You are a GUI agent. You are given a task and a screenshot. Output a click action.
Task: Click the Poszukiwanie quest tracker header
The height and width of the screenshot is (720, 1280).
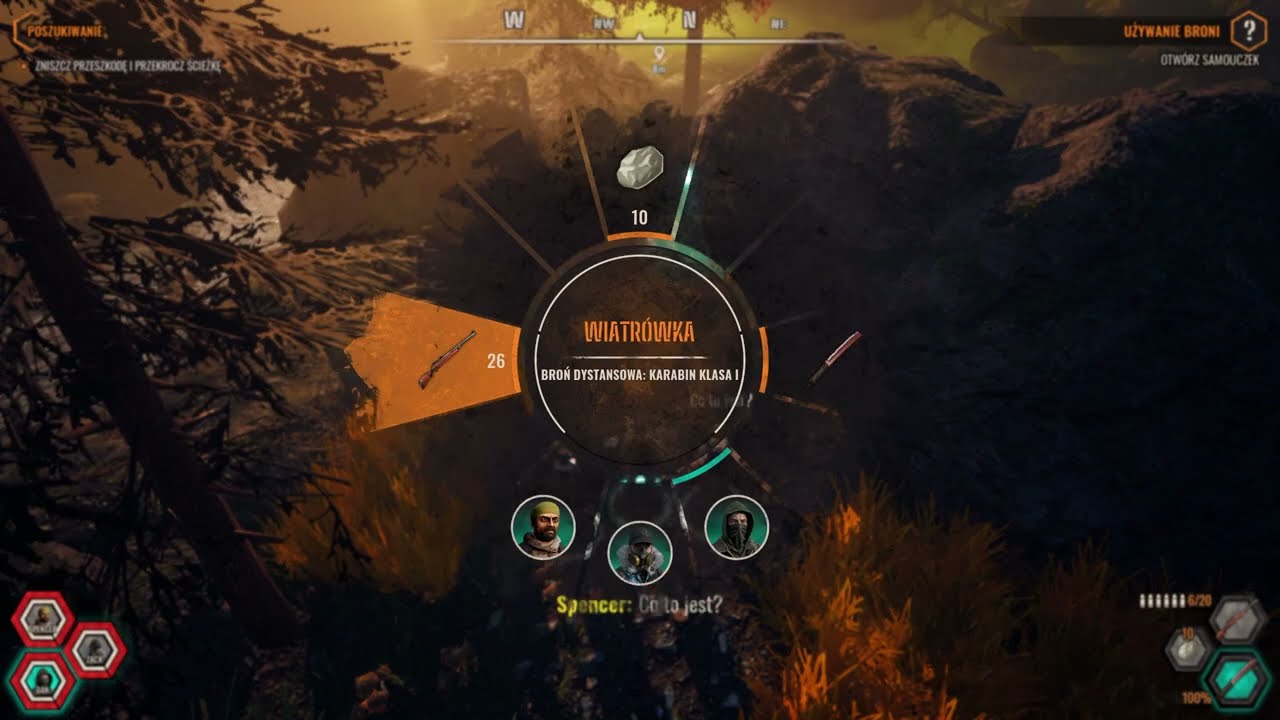[x=60, y=31]
